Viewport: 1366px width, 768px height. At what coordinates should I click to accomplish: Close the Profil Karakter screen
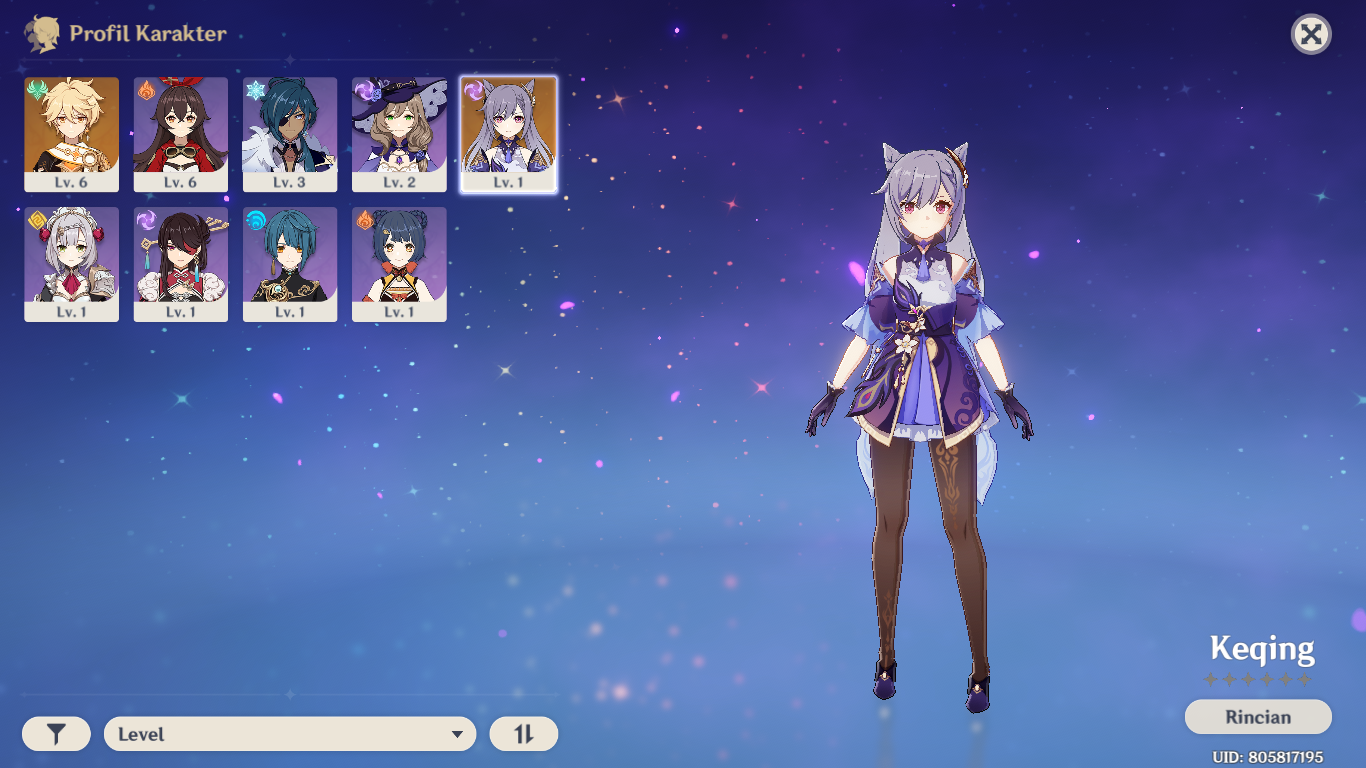pos(1311,35)
